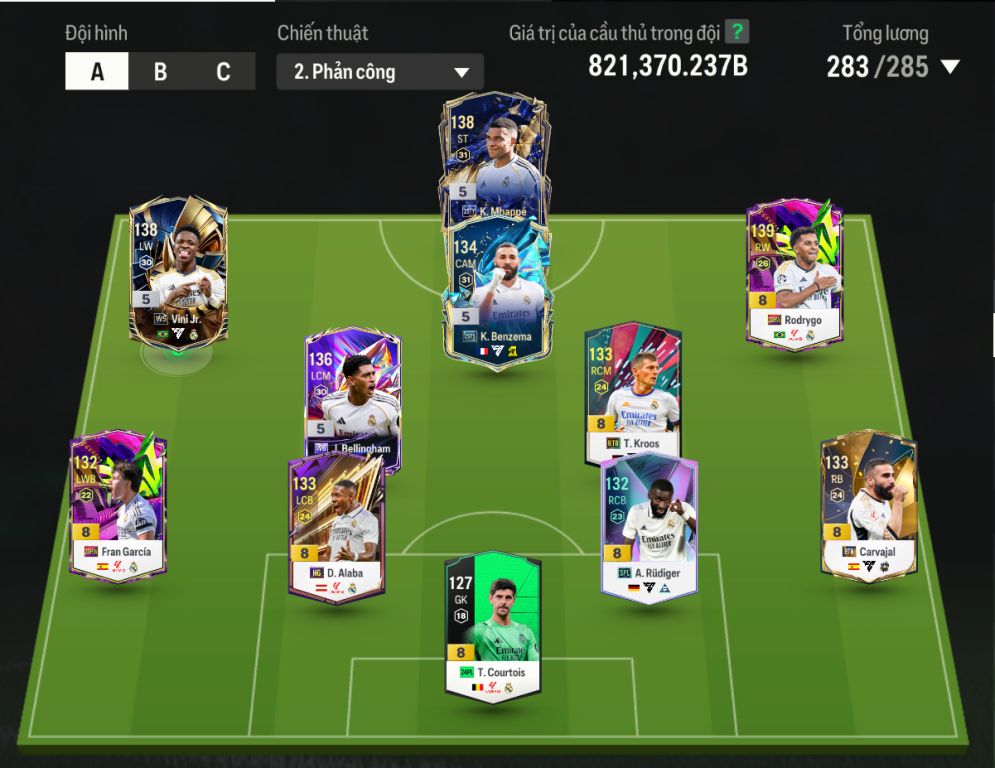Open the Phản công tactics dropdown
This screenshot has width=995, height=768.
380,72
